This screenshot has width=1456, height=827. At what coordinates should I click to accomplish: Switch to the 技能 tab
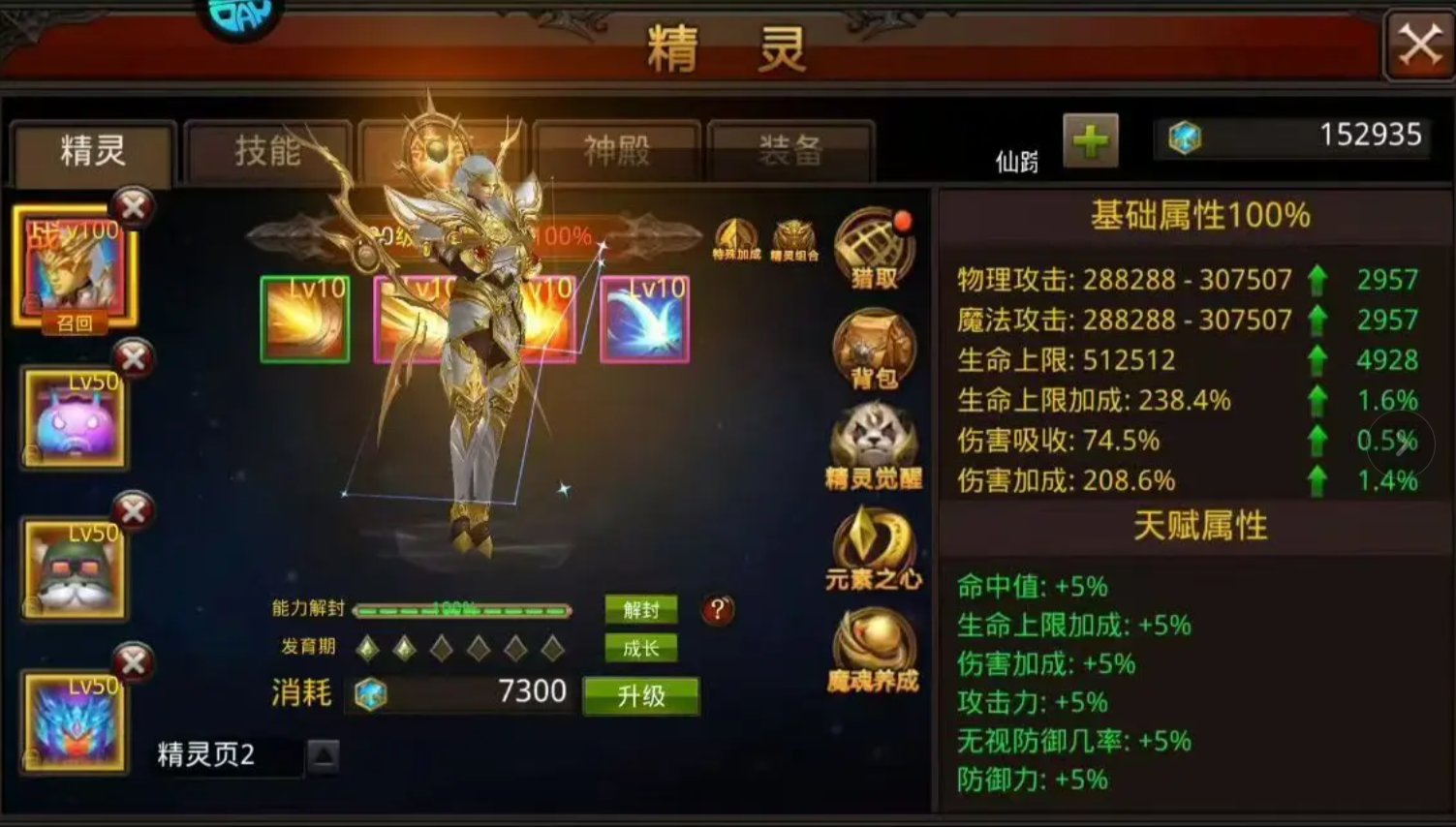[267, 150]
